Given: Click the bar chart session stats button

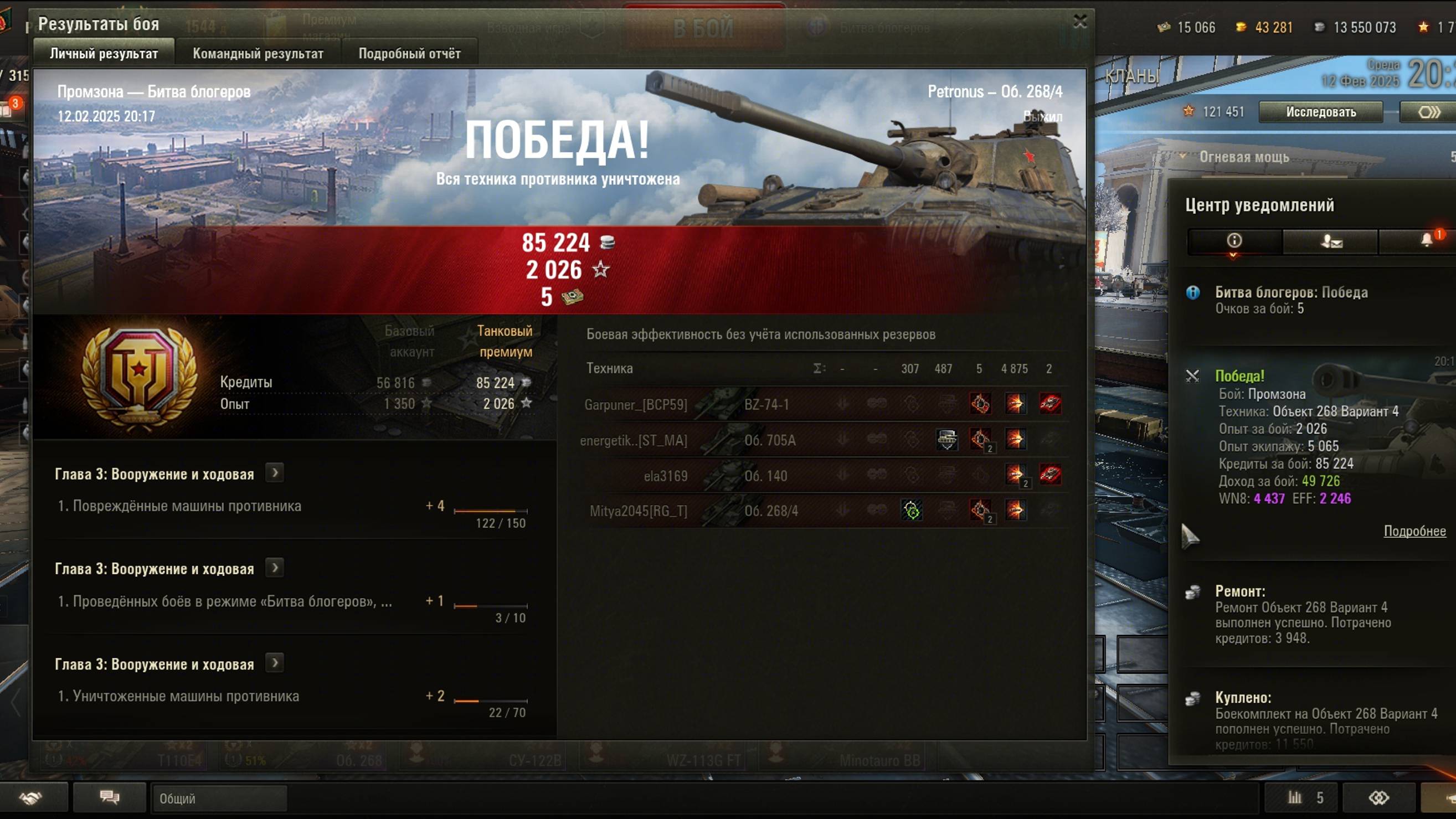Looking at the screenshot, I should pyautogui.click(x=1300, y=797).
